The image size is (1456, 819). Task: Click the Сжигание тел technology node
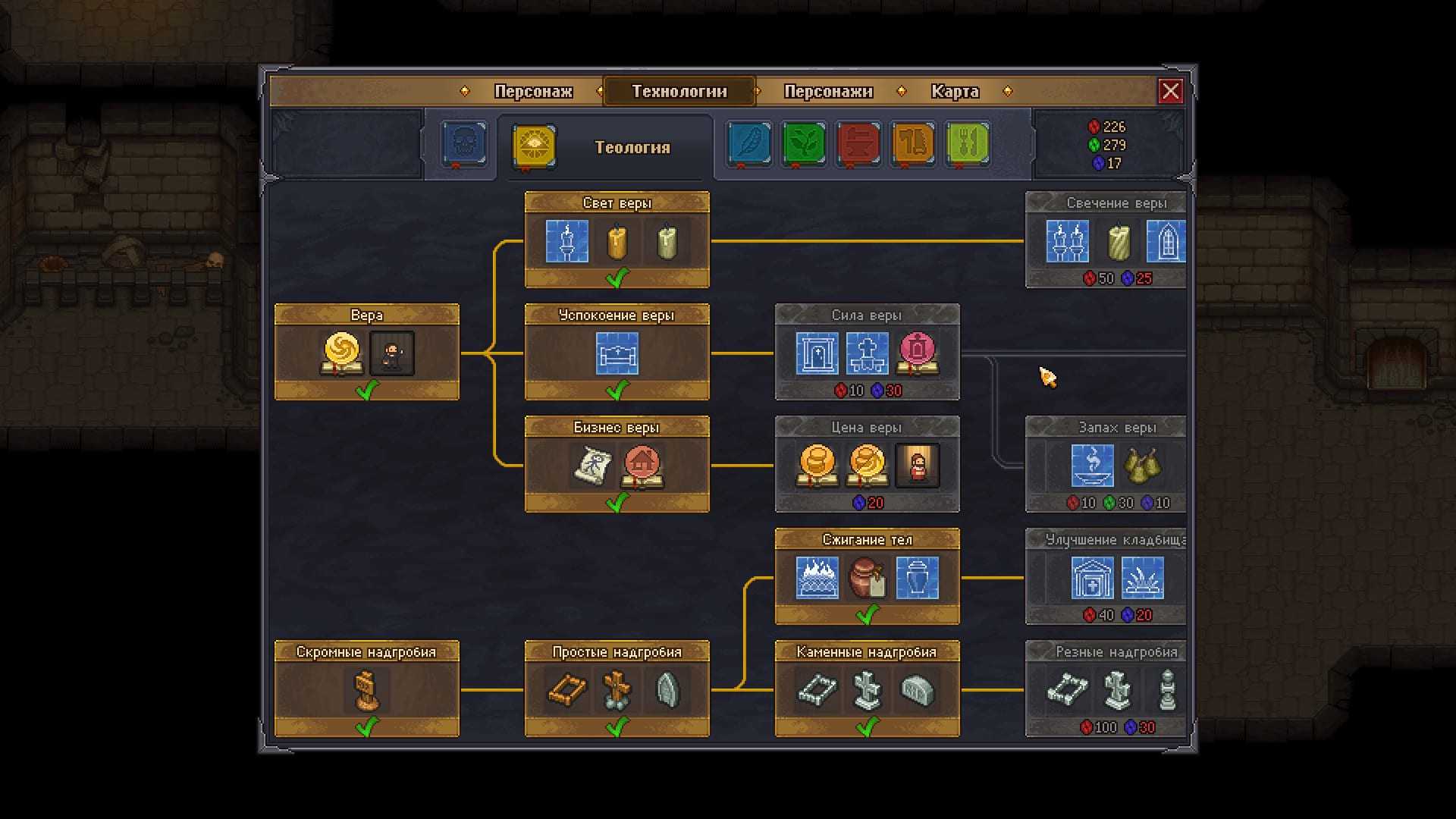(867, 576)
